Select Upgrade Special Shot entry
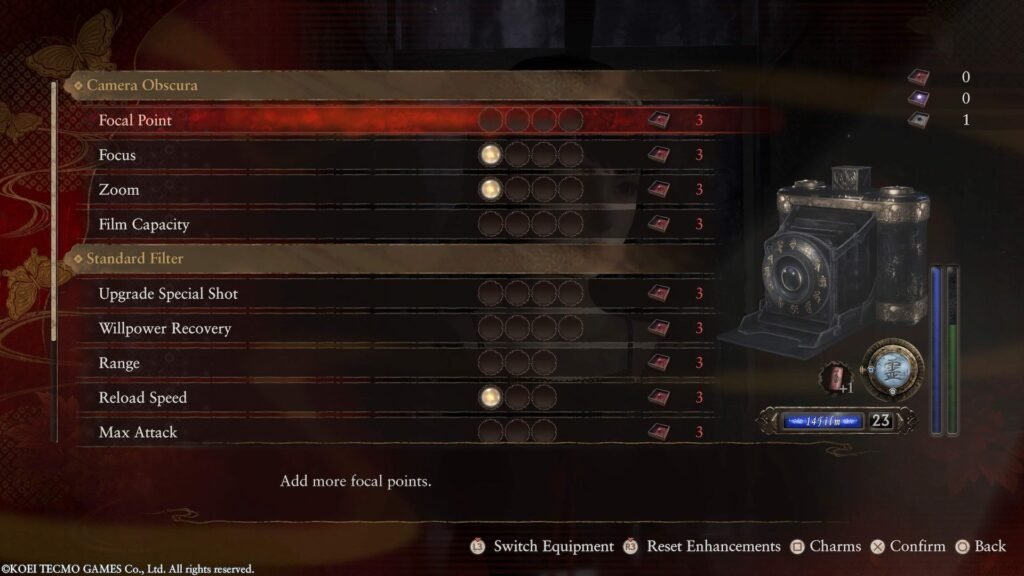This screenshot has width=1024, height=576. [x=168, y=294]
